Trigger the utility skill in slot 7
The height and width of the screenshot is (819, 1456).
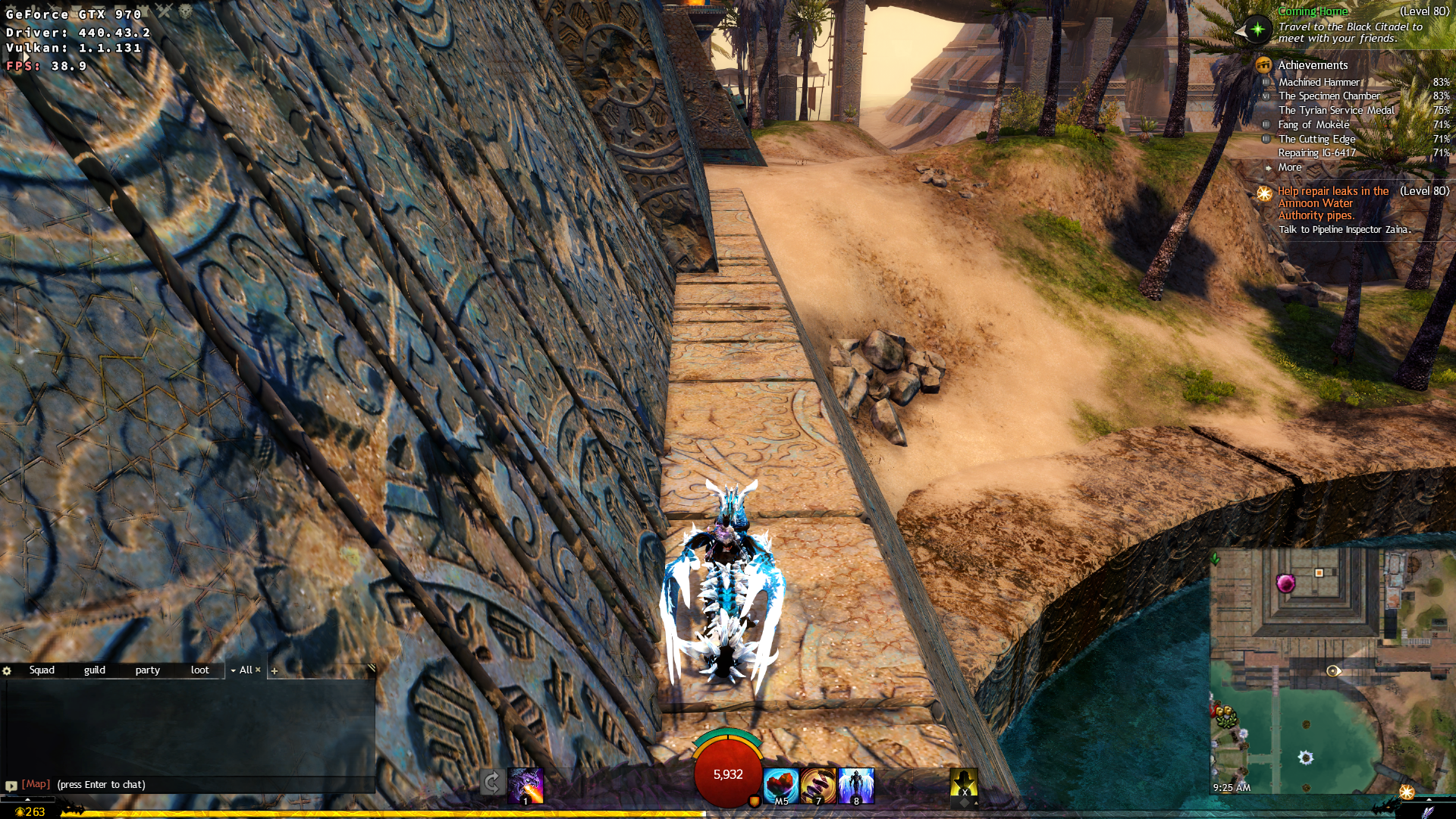(817, 785)
